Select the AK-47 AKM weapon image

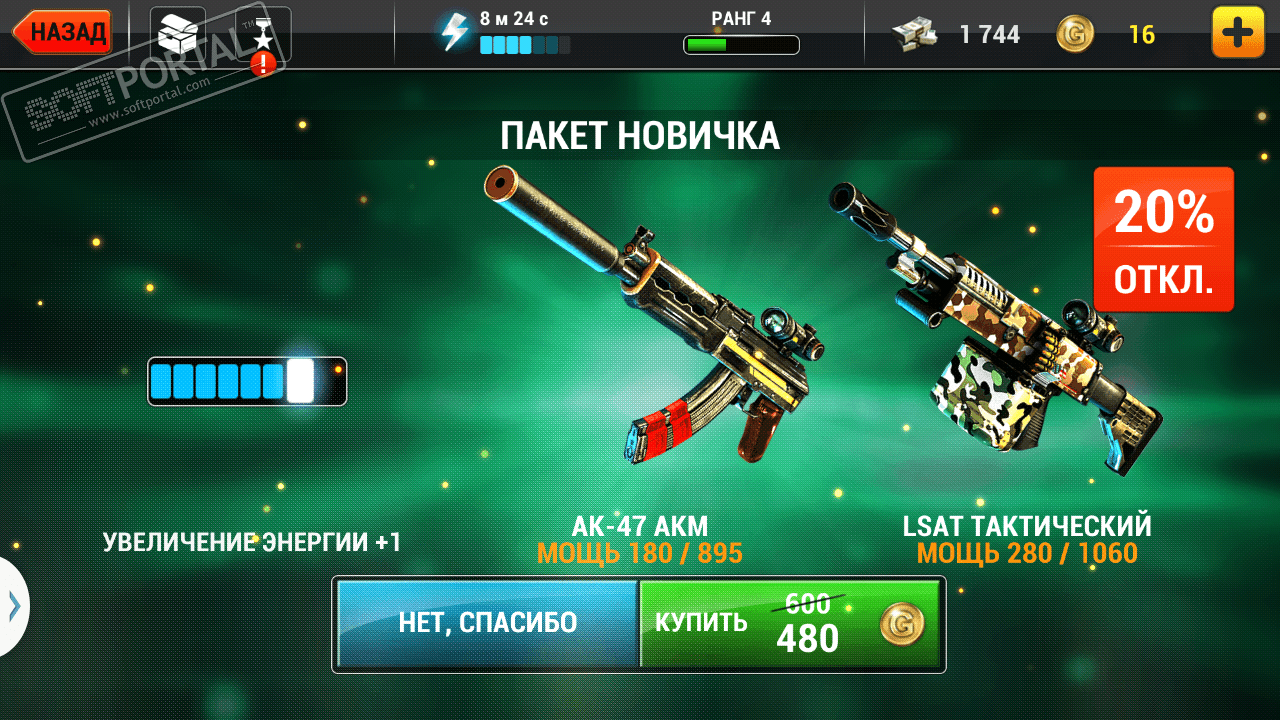(656, 320)
